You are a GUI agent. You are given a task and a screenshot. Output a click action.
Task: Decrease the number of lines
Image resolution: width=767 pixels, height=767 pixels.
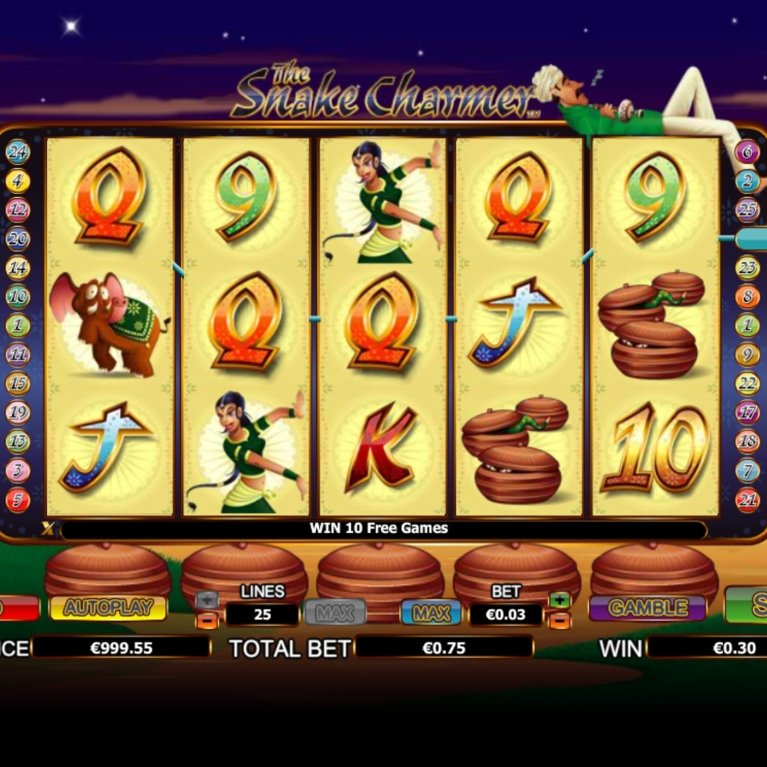point(207,621)
